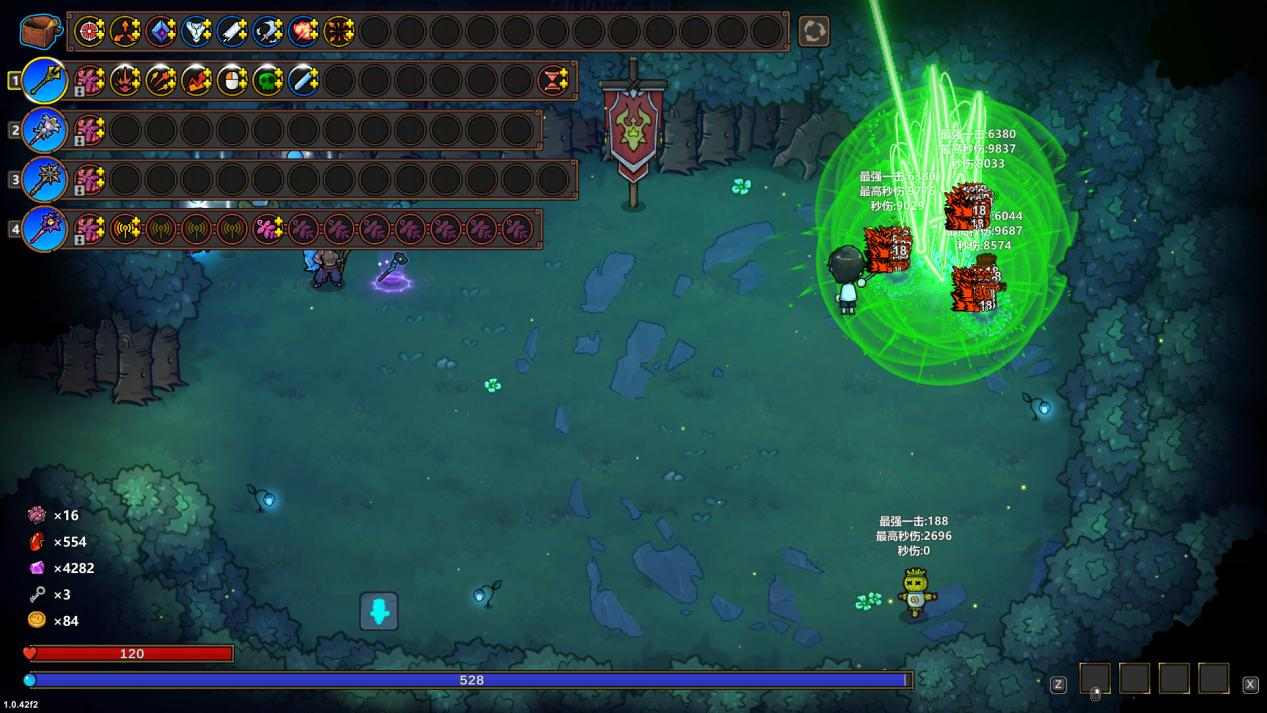
Task: Click the blue ice sword spell on wand 1
Action: [303, 80]
